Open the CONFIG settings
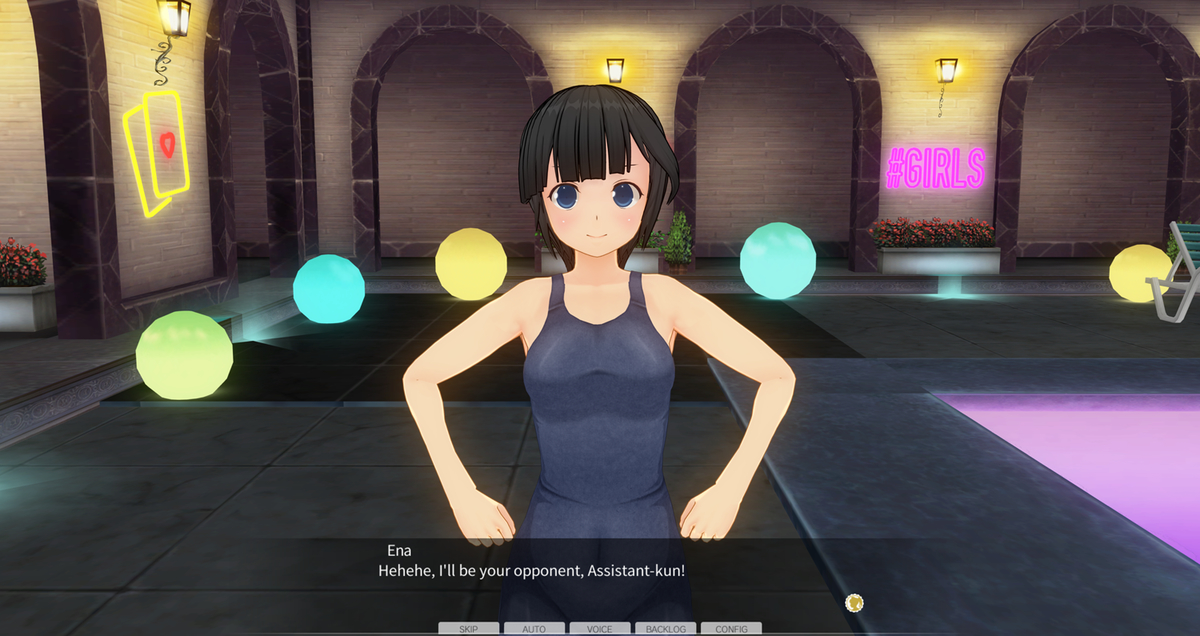The width and height of the screenshot is (1200, 636). click(731, 629)
